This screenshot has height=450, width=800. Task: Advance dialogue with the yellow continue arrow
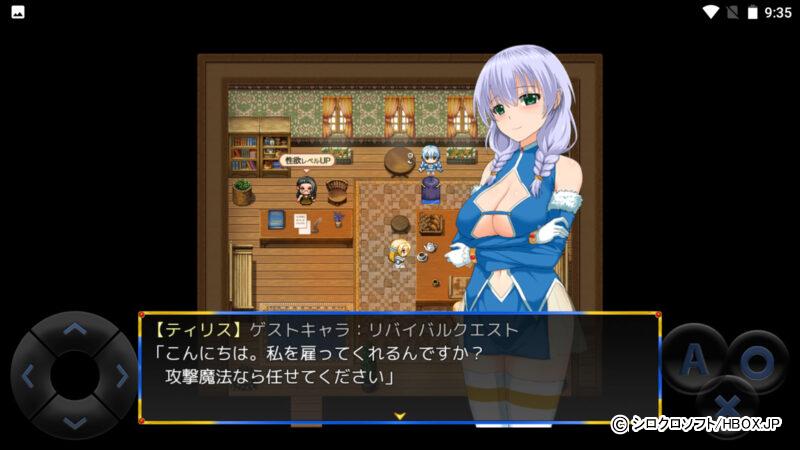tap(399, 414)
